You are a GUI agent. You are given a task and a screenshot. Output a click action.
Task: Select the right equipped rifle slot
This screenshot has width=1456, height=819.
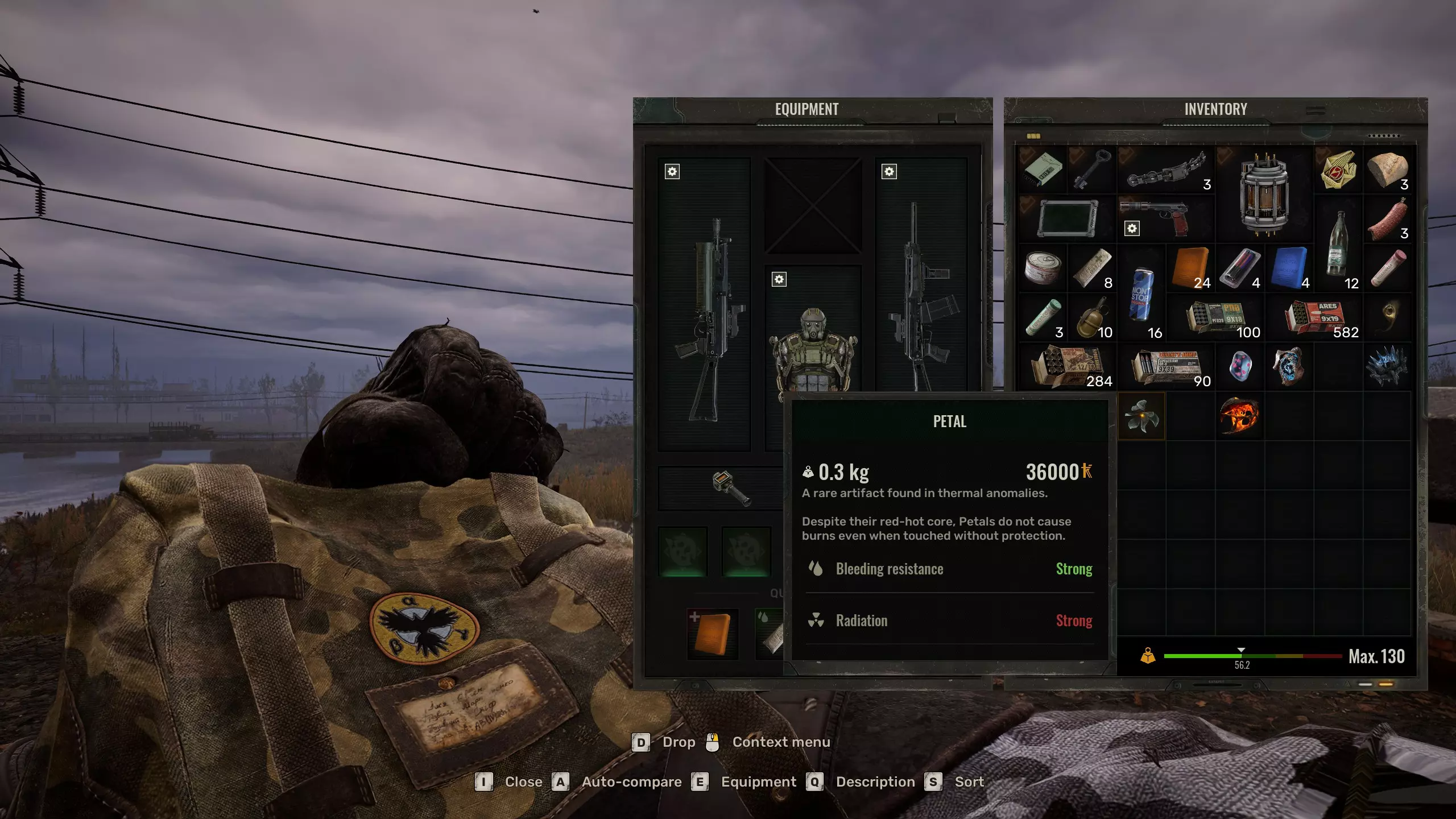point(920,296)
